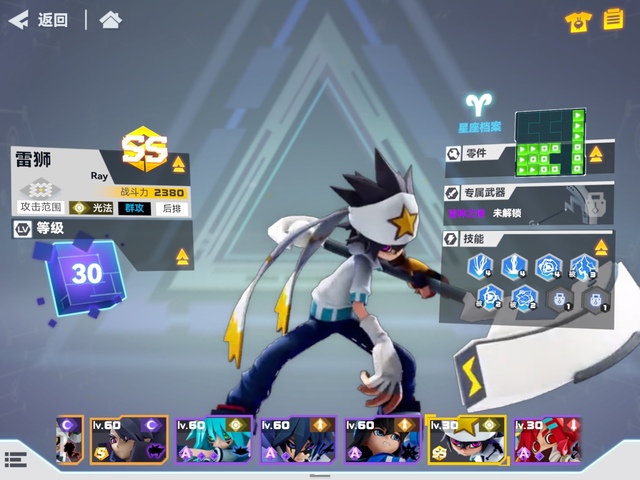Viewport: 640px width, 480px height.
Task: Return to the home screen
Action: click(x=110, y=20)
